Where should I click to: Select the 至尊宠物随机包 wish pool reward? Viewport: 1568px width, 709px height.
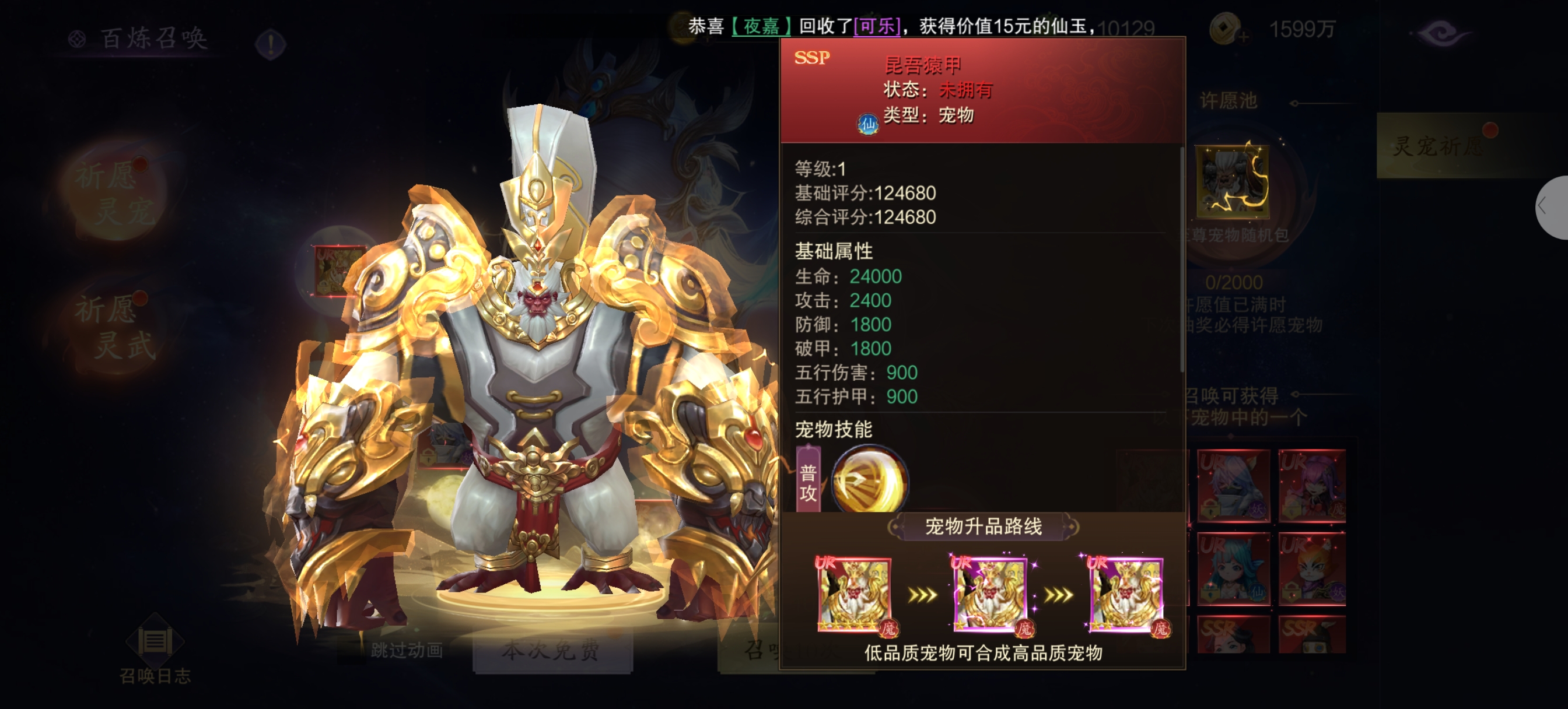[1233, 182]
